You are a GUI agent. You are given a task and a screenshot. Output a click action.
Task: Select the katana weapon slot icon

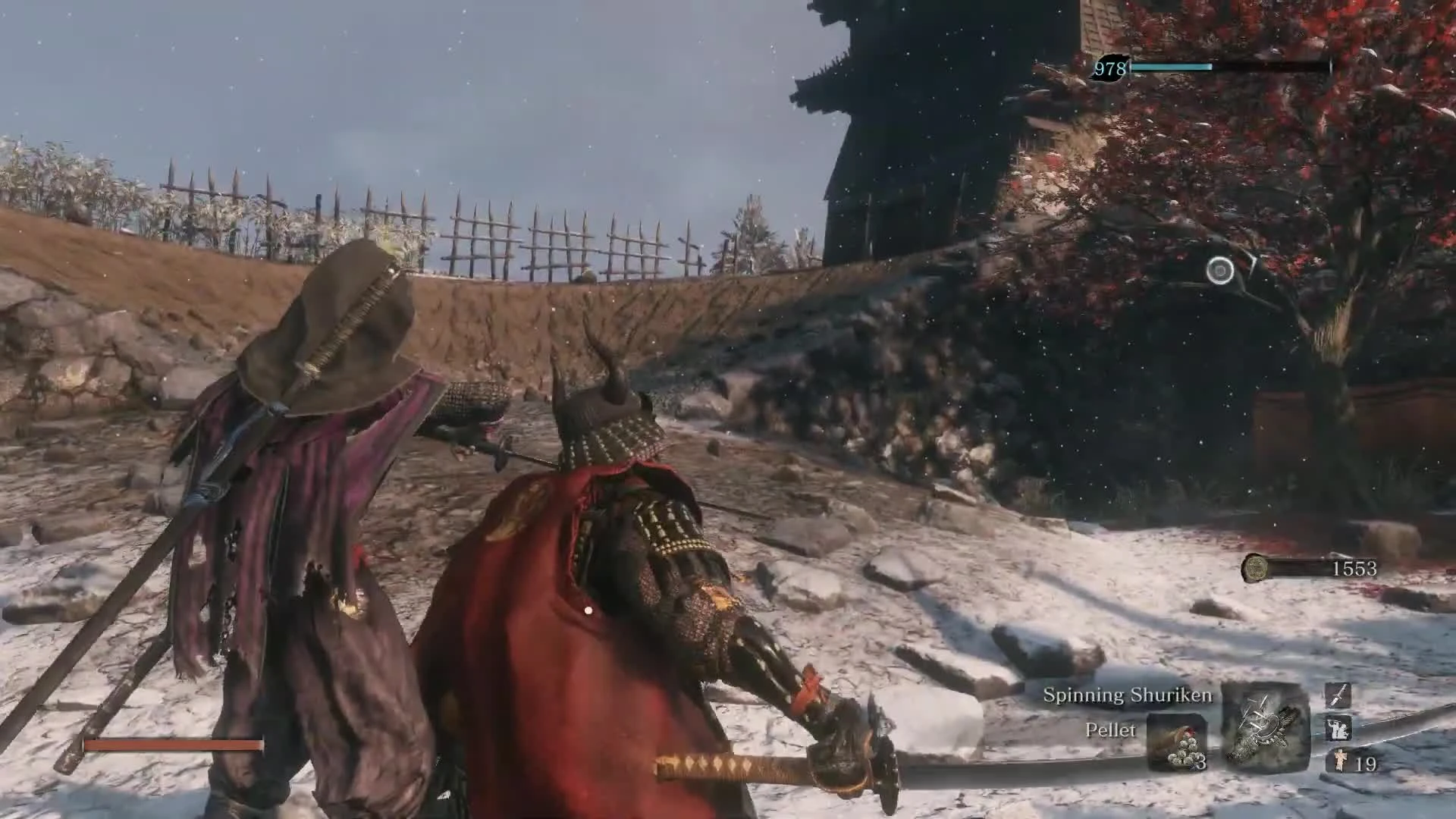(x=1339, y=696)
